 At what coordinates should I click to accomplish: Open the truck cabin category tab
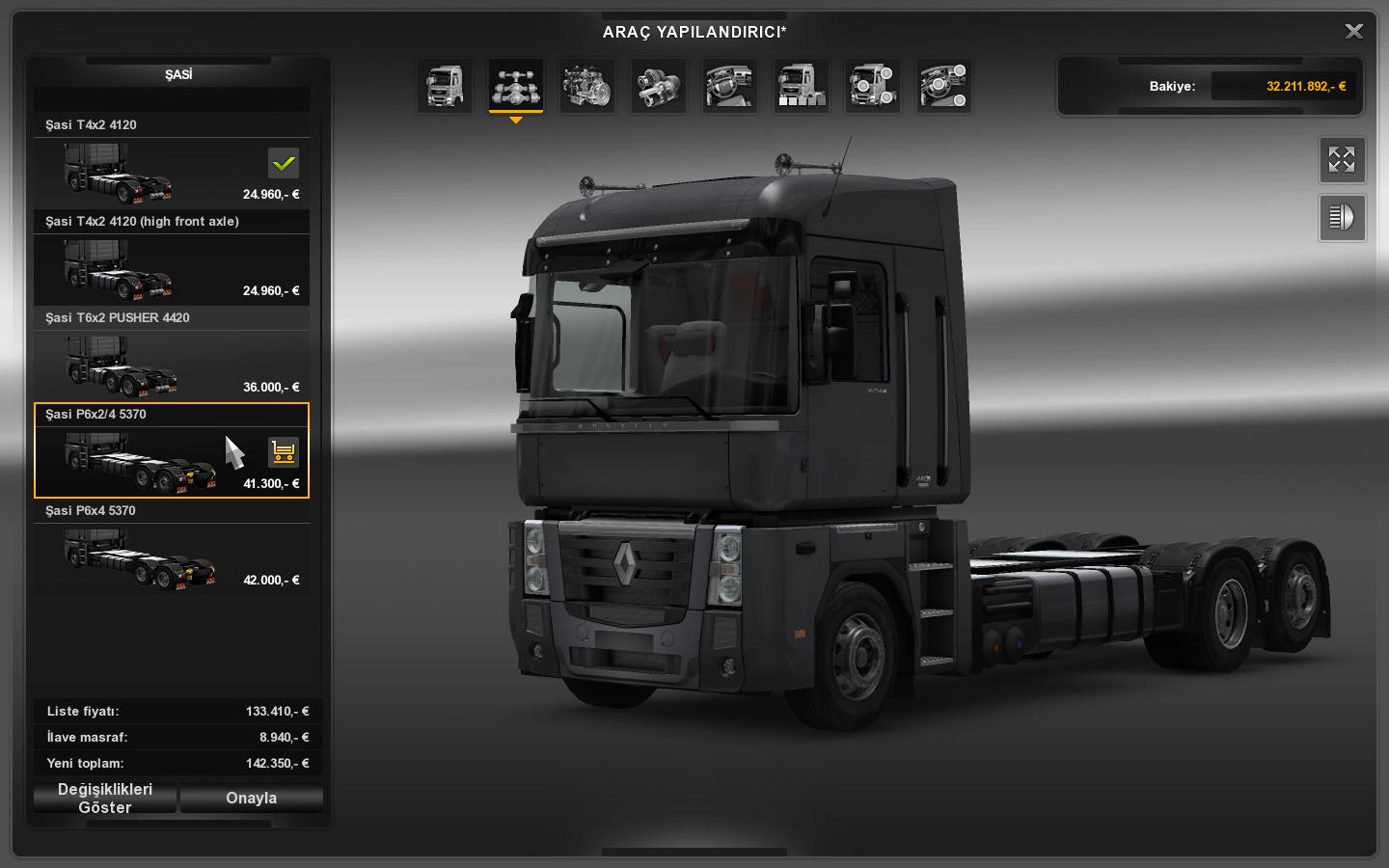coord(445,86)
